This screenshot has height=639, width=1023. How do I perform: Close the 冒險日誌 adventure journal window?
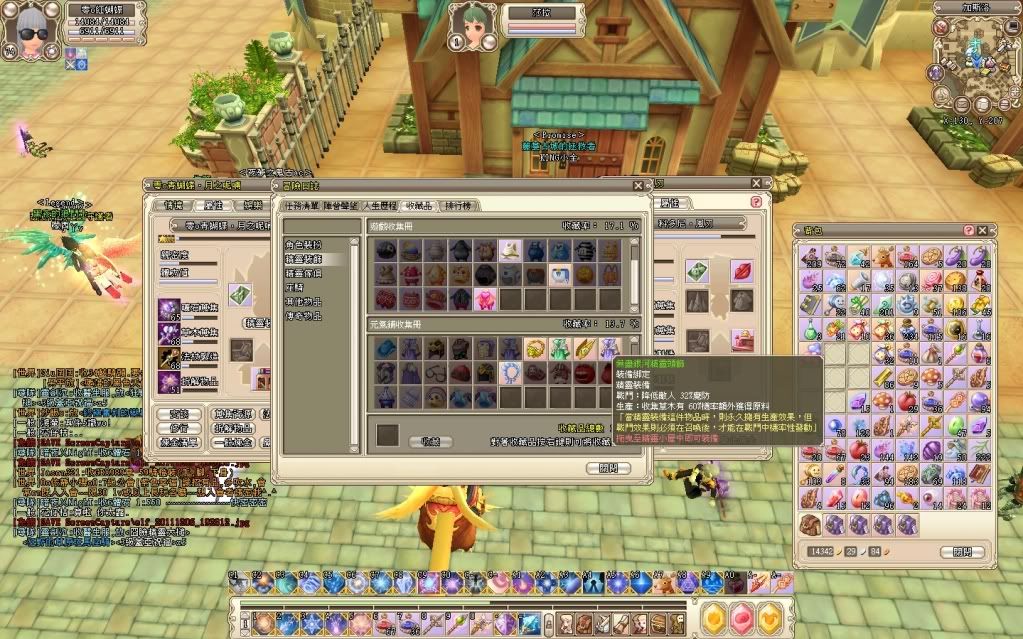click(x=638, y=185)
